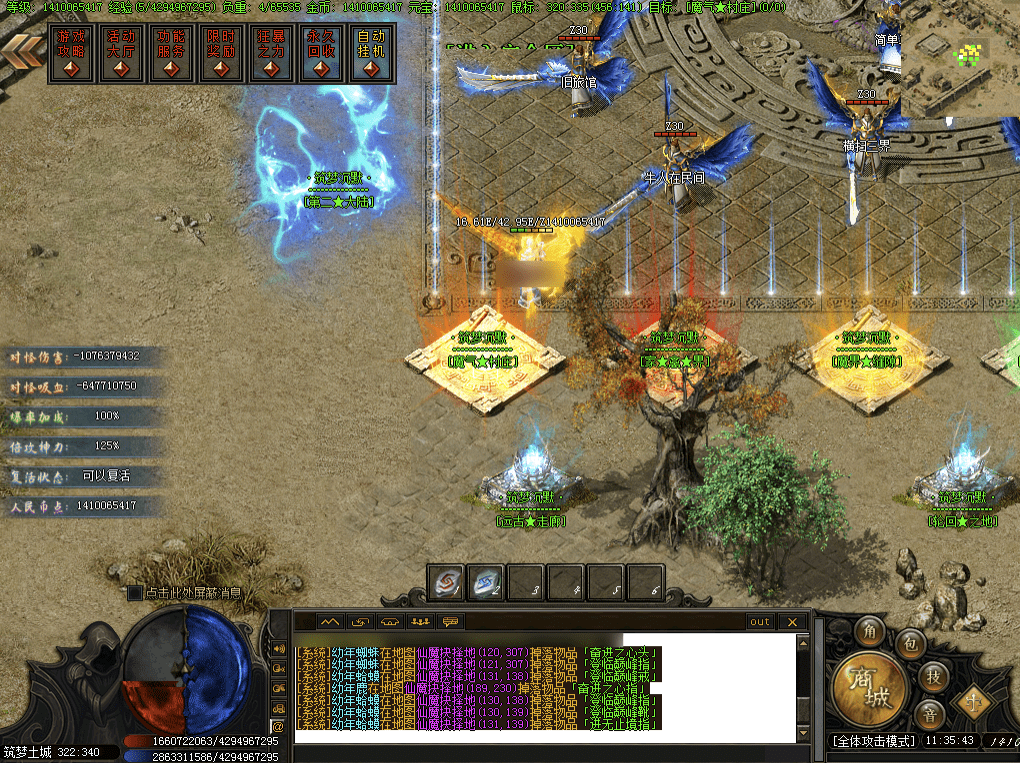Toggle 自动挂机 auto-battle
Image resolution: width=1020 pixels, height=763 pixels.
(371, 53)
